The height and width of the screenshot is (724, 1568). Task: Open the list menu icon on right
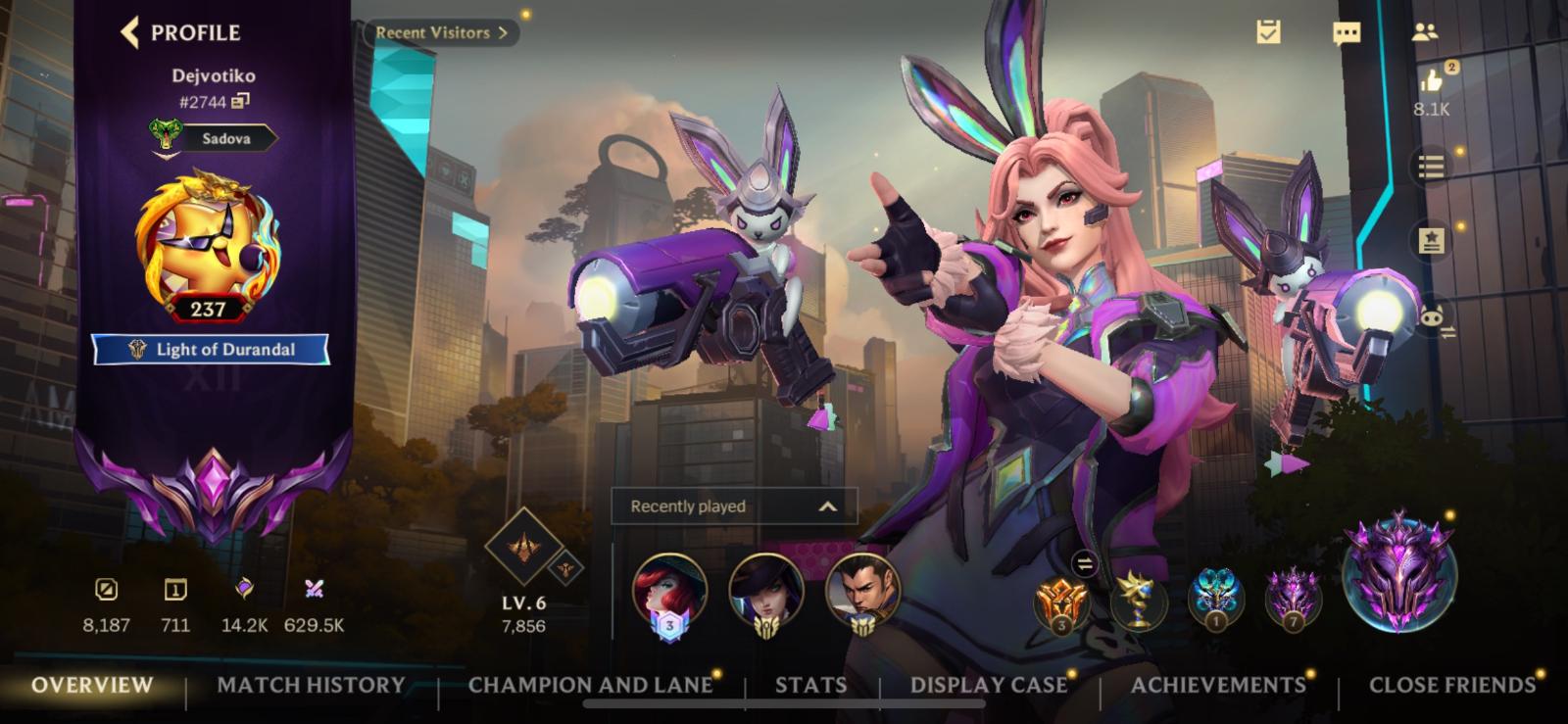pos(1431,167)
